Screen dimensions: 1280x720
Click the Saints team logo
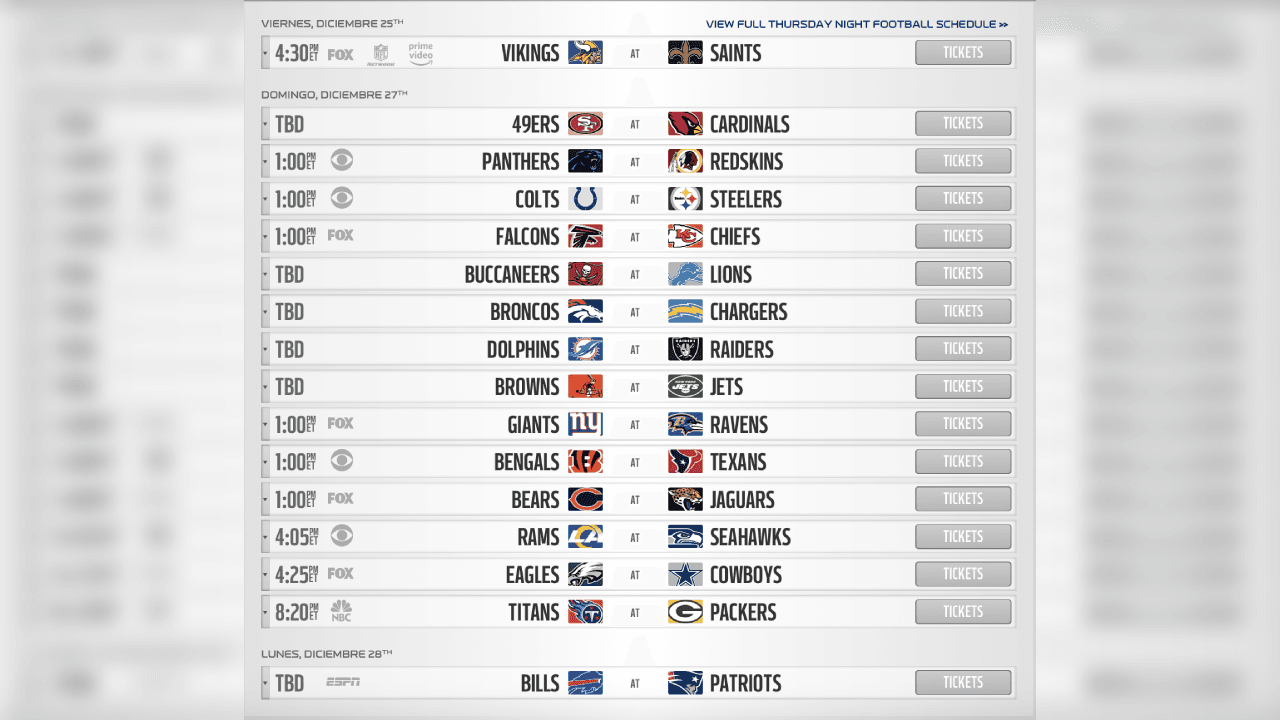click(x=685, y=52)
